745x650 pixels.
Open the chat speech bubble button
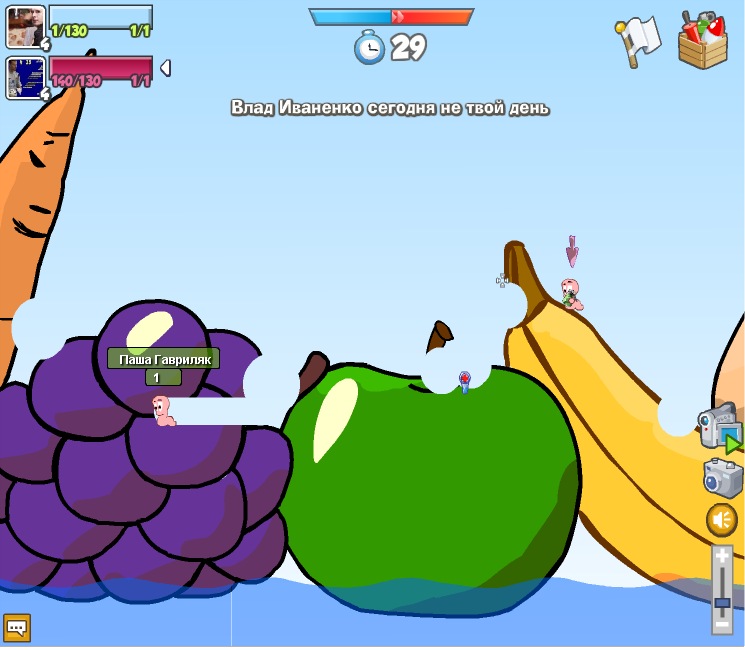tap(17, 627)
